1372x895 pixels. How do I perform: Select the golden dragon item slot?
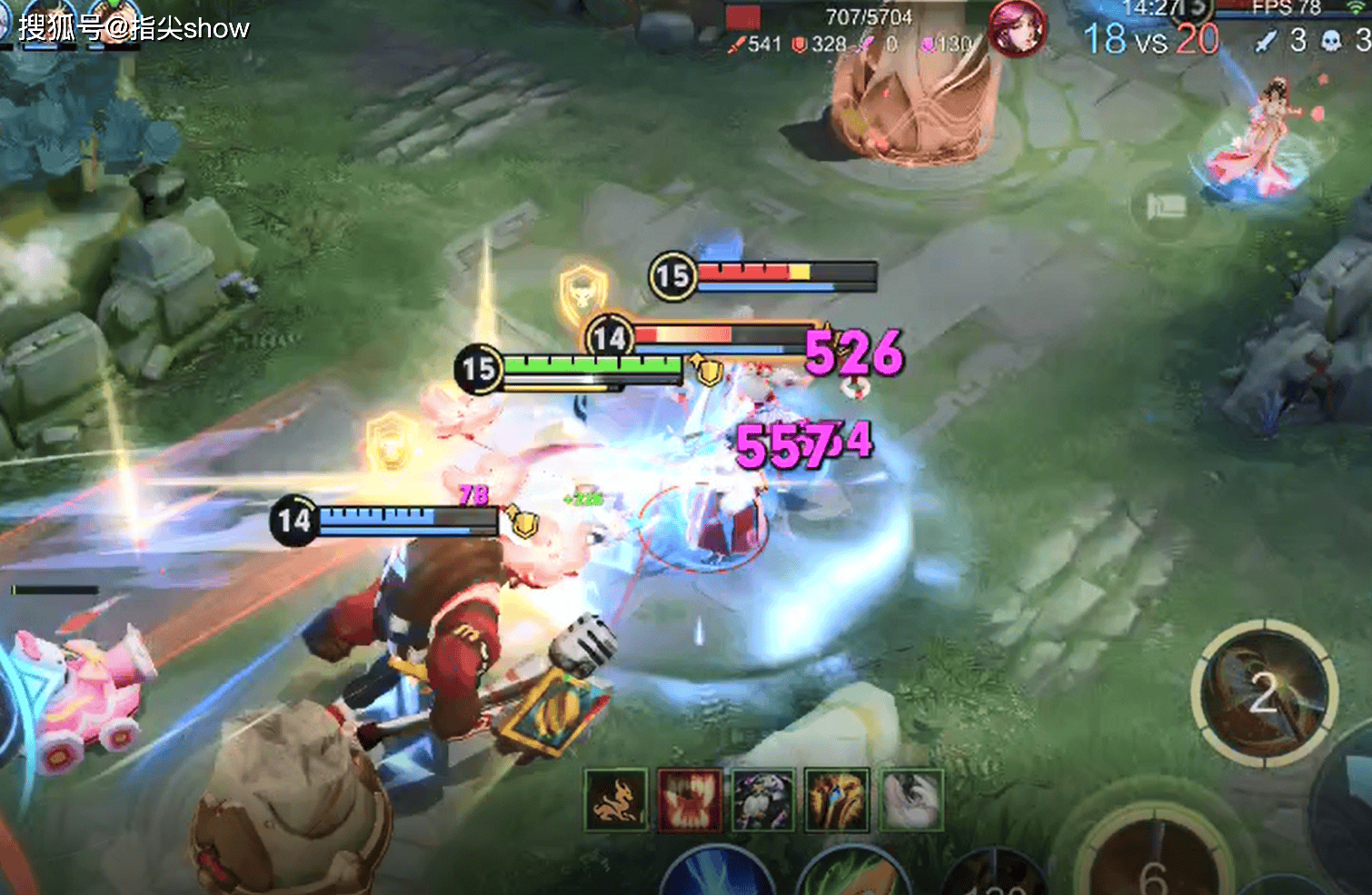tap(615, 801)
